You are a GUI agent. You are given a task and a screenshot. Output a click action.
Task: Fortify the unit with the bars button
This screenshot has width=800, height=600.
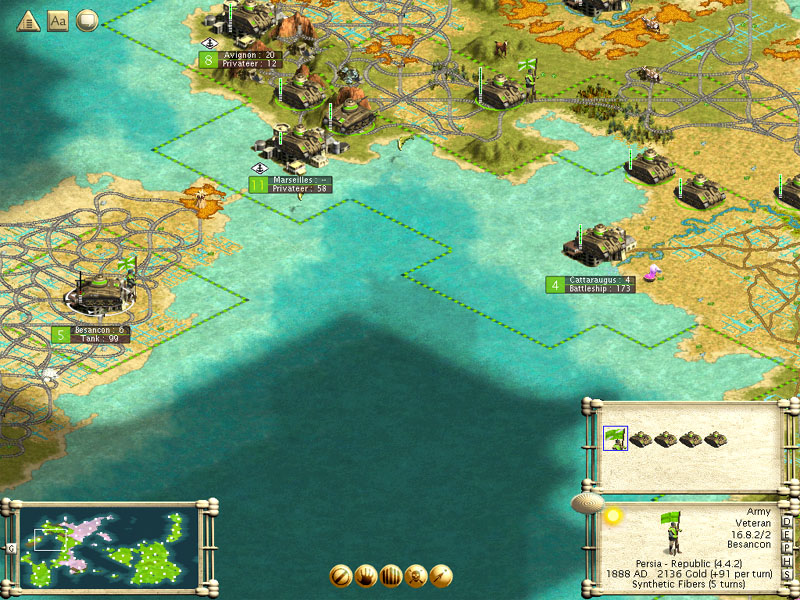(391, 577)
